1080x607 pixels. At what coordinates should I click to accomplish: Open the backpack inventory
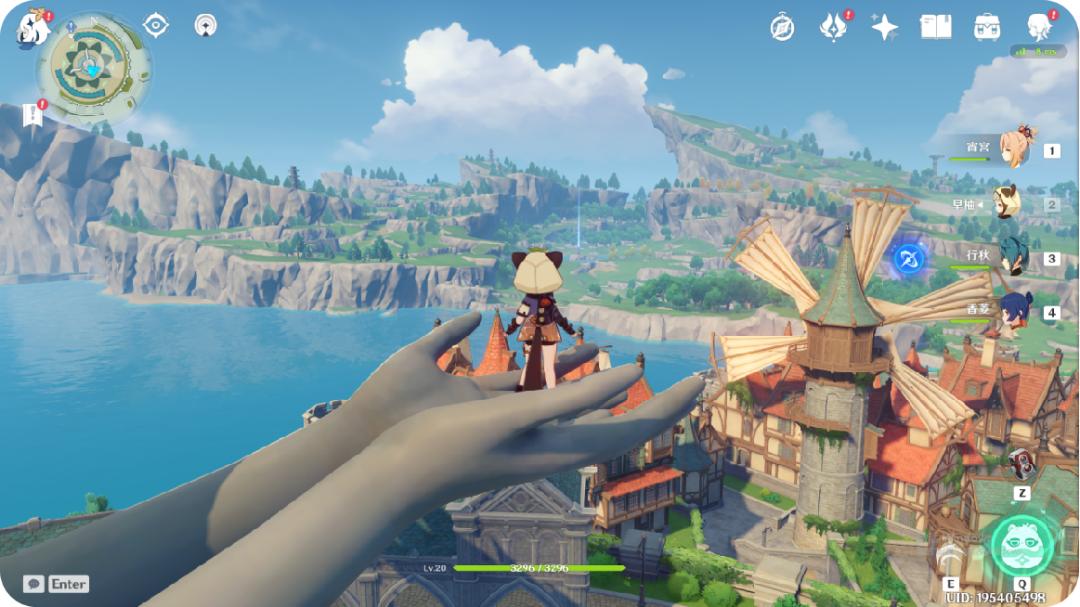pos(988,27)
